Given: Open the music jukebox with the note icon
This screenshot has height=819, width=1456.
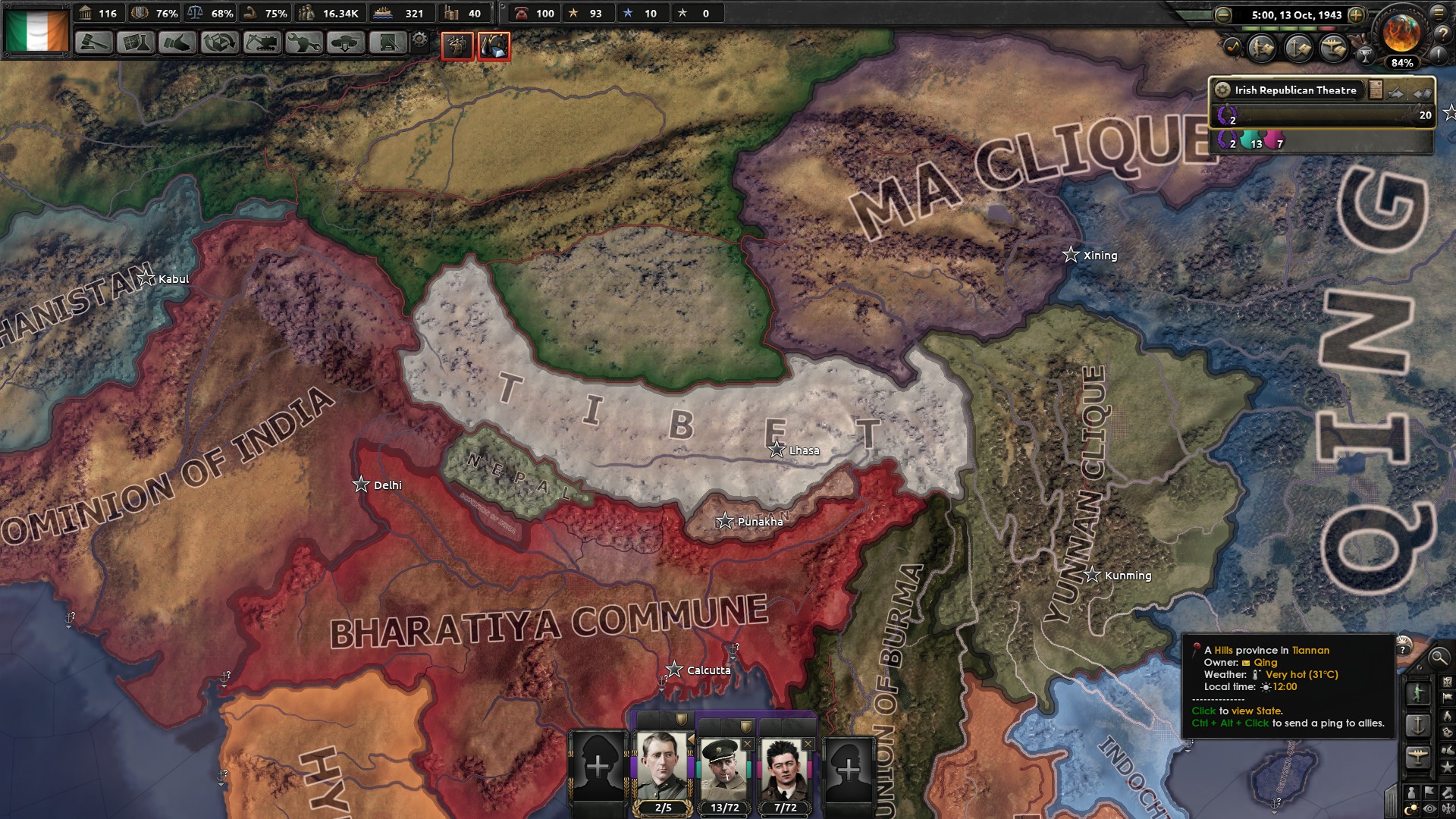Looking at the screenshot, I should [1233, 47].
